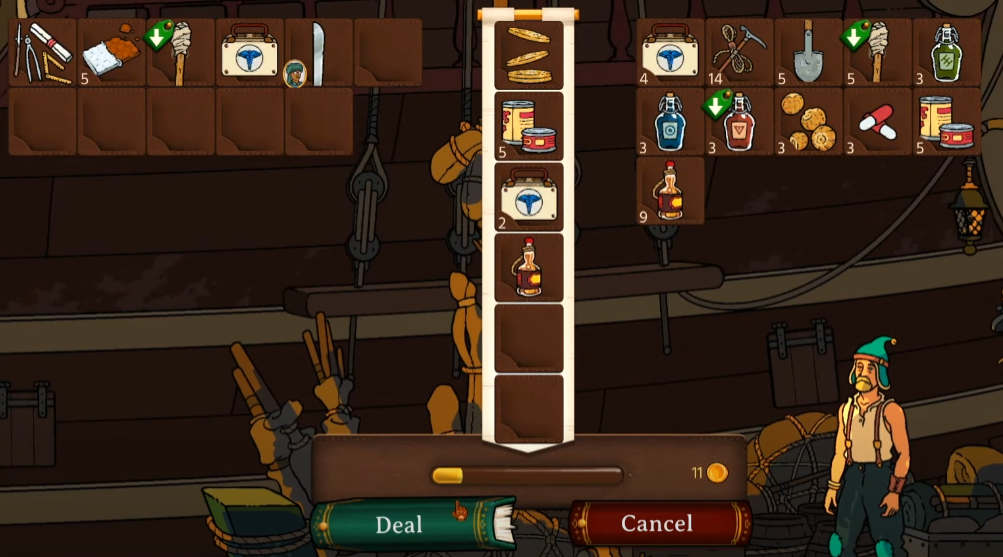Confirm the trade with the Deal button
Image resolution: width=1003 pixels, height=557 pixels.
[399, 524]
